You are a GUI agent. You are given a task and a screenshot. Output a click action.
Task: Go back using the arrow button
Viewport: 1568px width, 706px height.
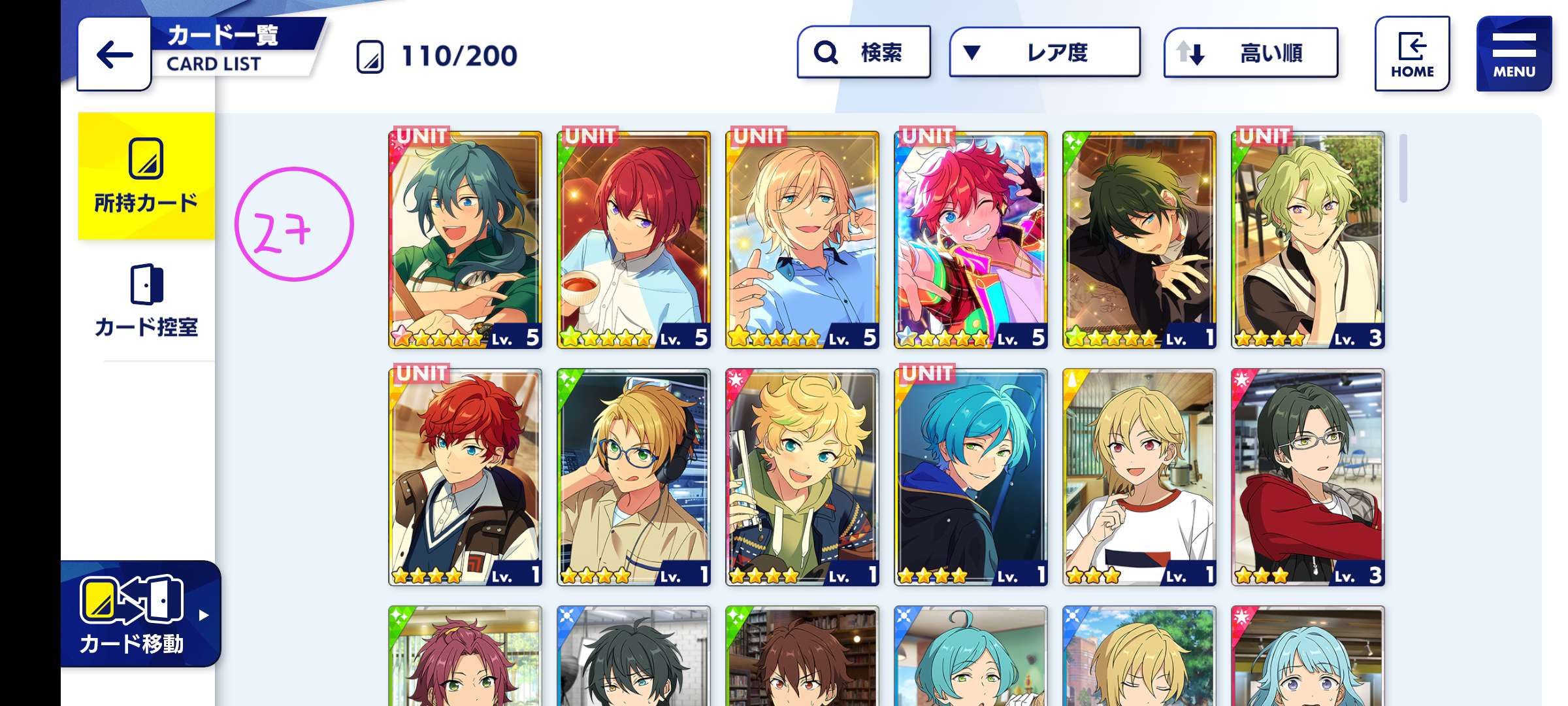pyautogui.click(x=114, y=55)
